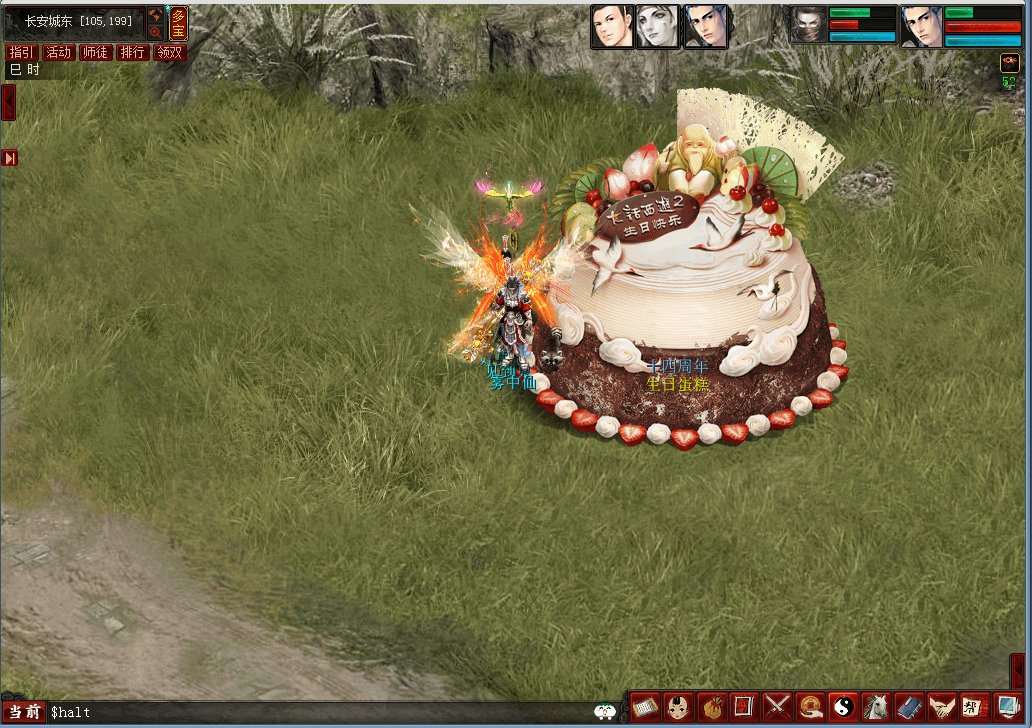The image size is (1032, 728).
Task: Open the blue book icon
Action: coord(909,708)
